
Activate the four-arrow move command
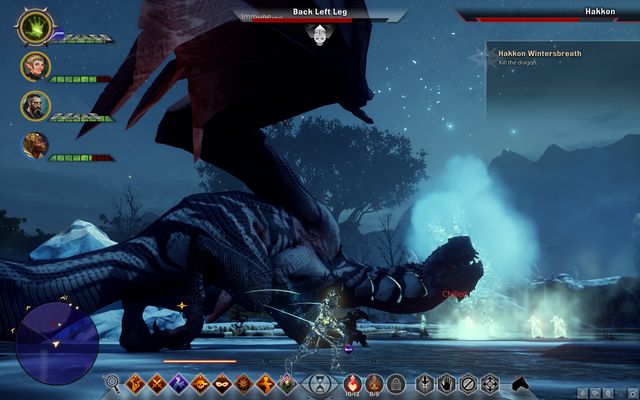(x=490, y=382)
